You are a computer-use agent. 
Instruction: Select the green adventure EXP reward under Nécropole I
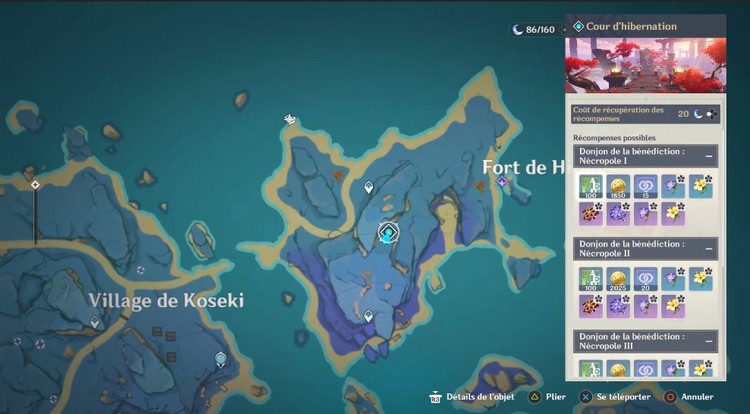(589, 186)
